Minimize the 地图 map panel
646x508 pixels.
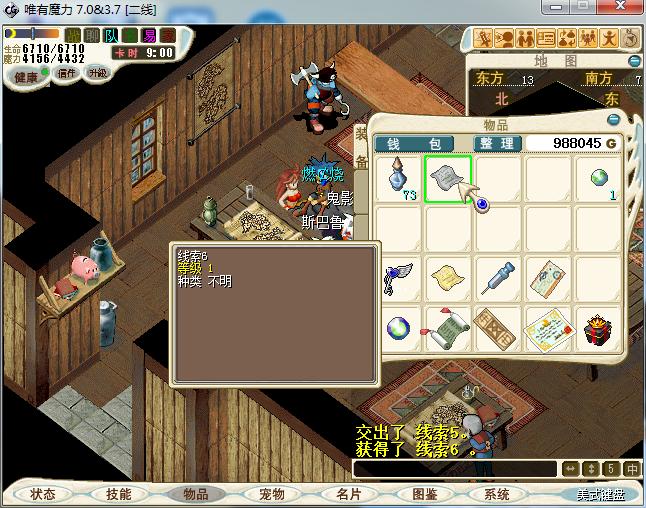pyautogui.click(x=635, y=59)
